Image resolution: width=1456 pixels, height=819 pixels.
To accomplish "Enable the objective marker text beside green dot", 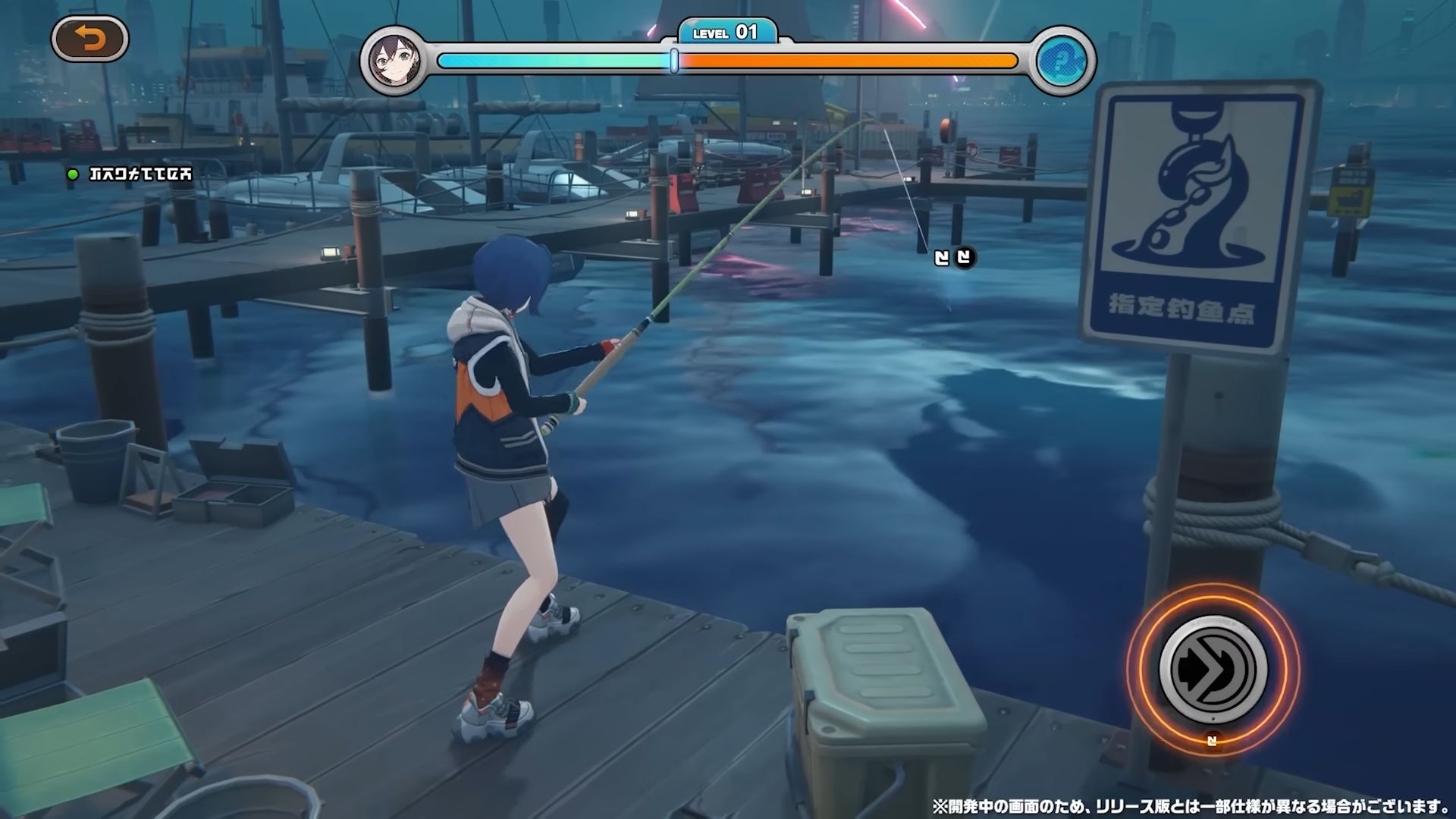I will [x=140, y=175].
